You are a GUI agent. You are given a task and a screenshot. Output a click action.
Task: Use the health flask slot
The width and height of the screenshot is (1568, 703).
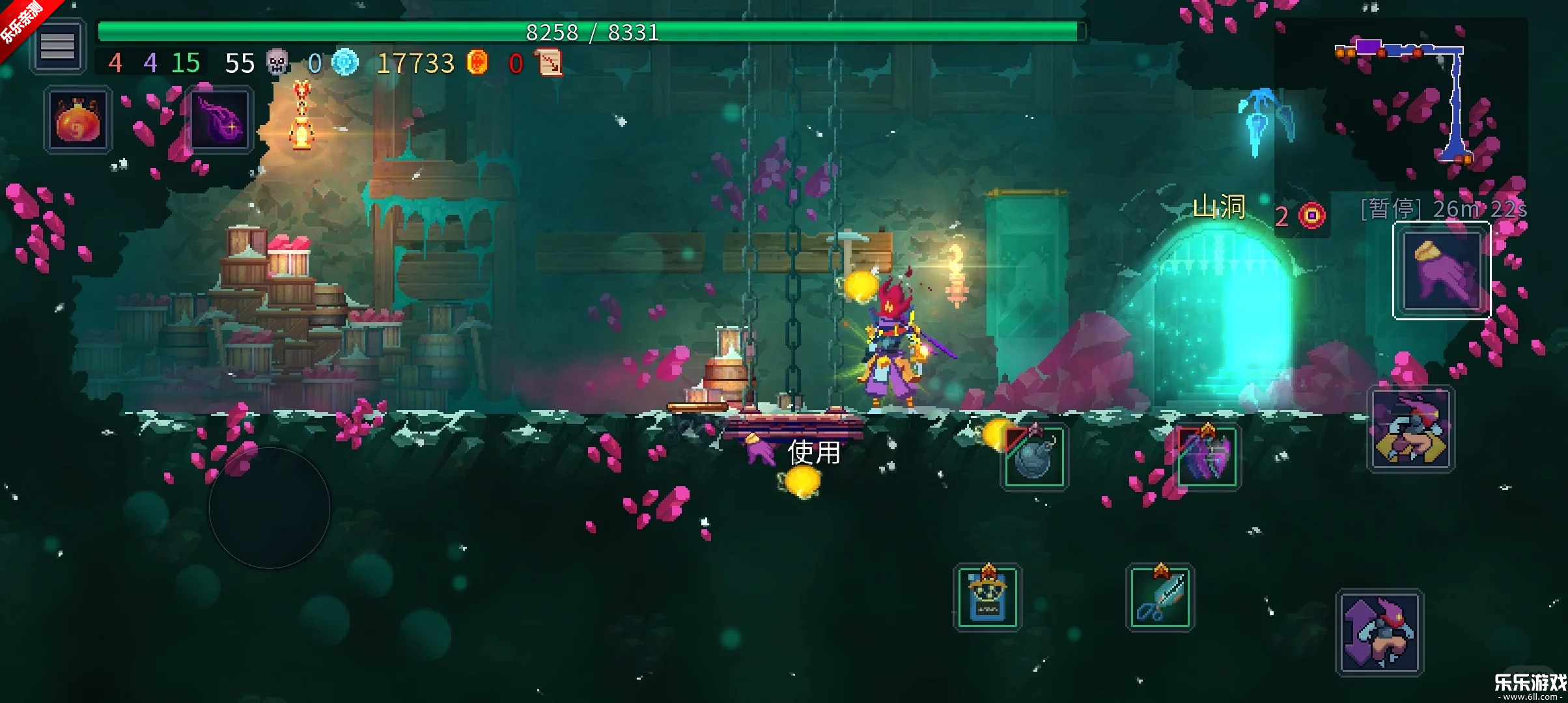click(78, 121)
